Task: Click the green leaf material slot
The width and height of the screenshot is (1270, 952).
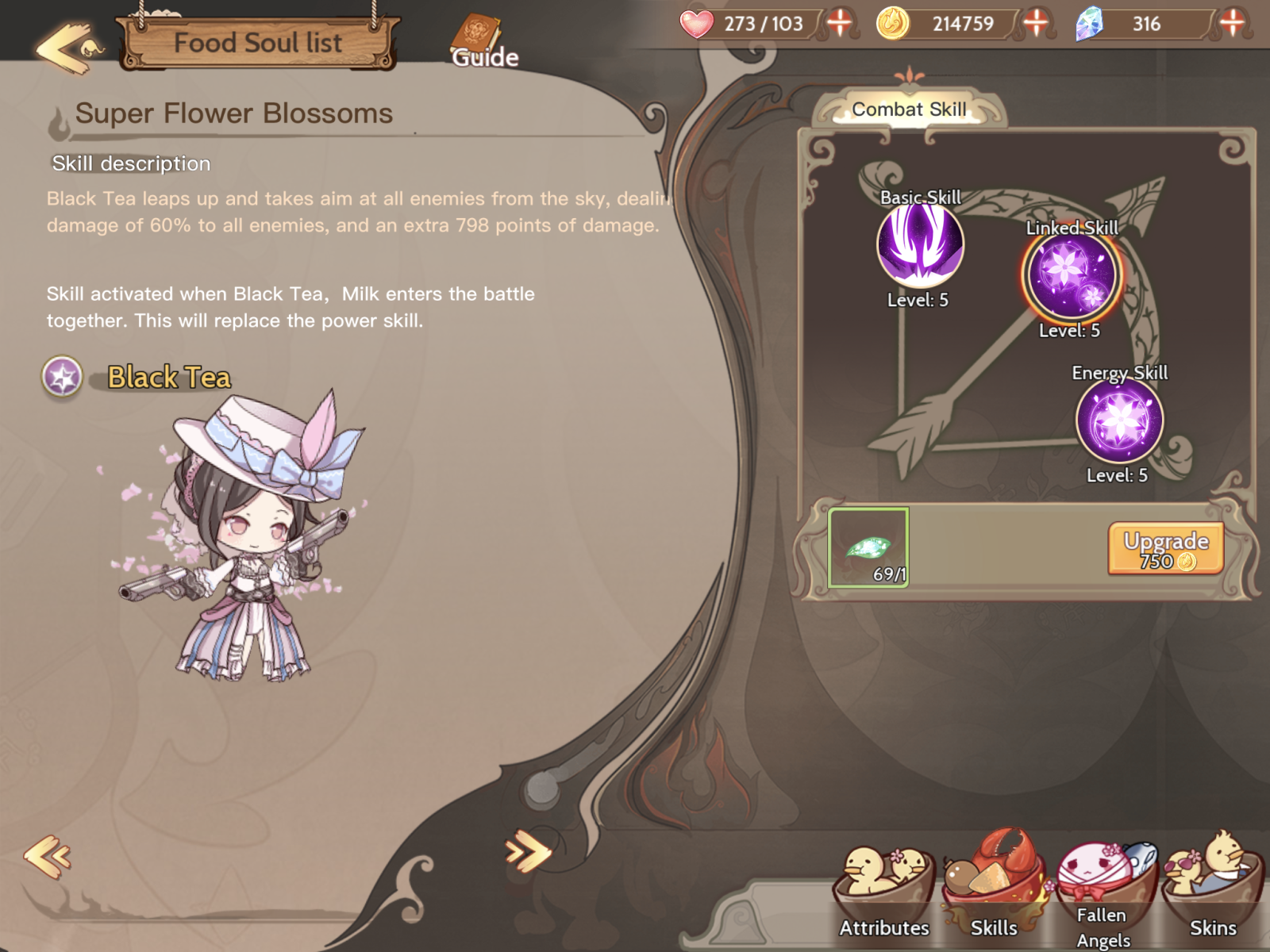Action: 868,548
